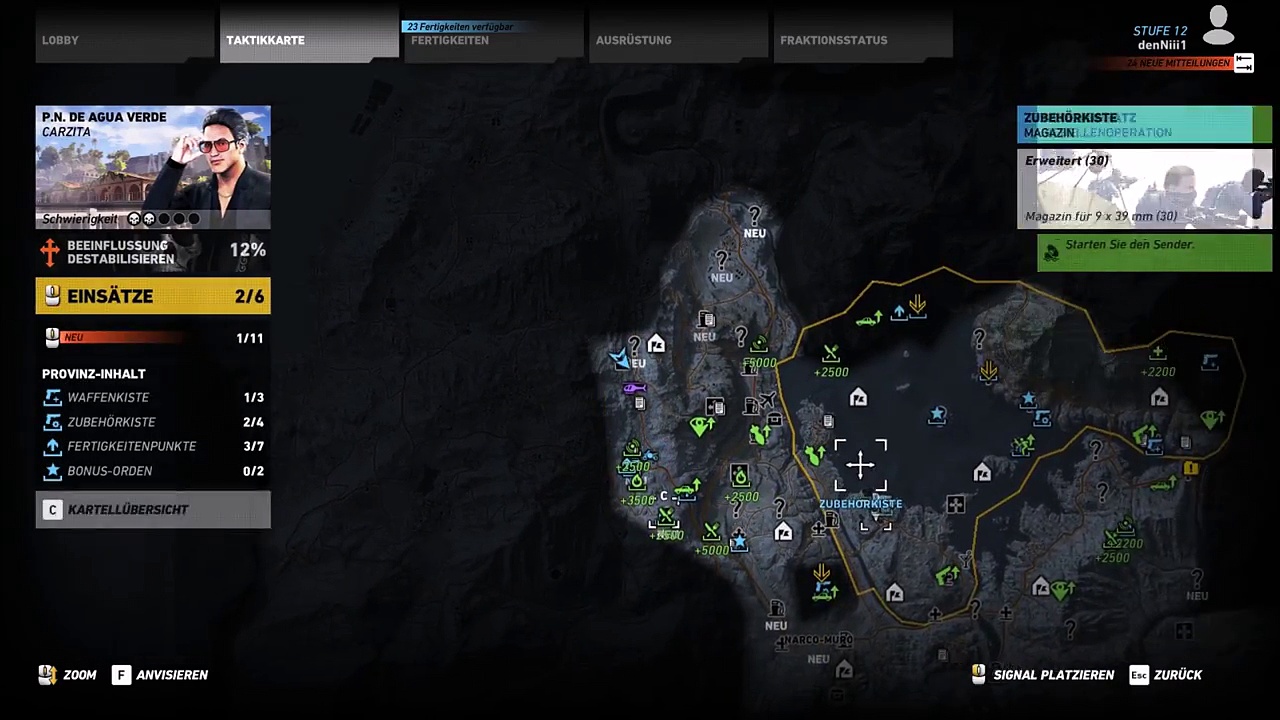1280x720 pixels.
Task: Choose the Zubehörkiste province content row
Action: click(153, 422)
